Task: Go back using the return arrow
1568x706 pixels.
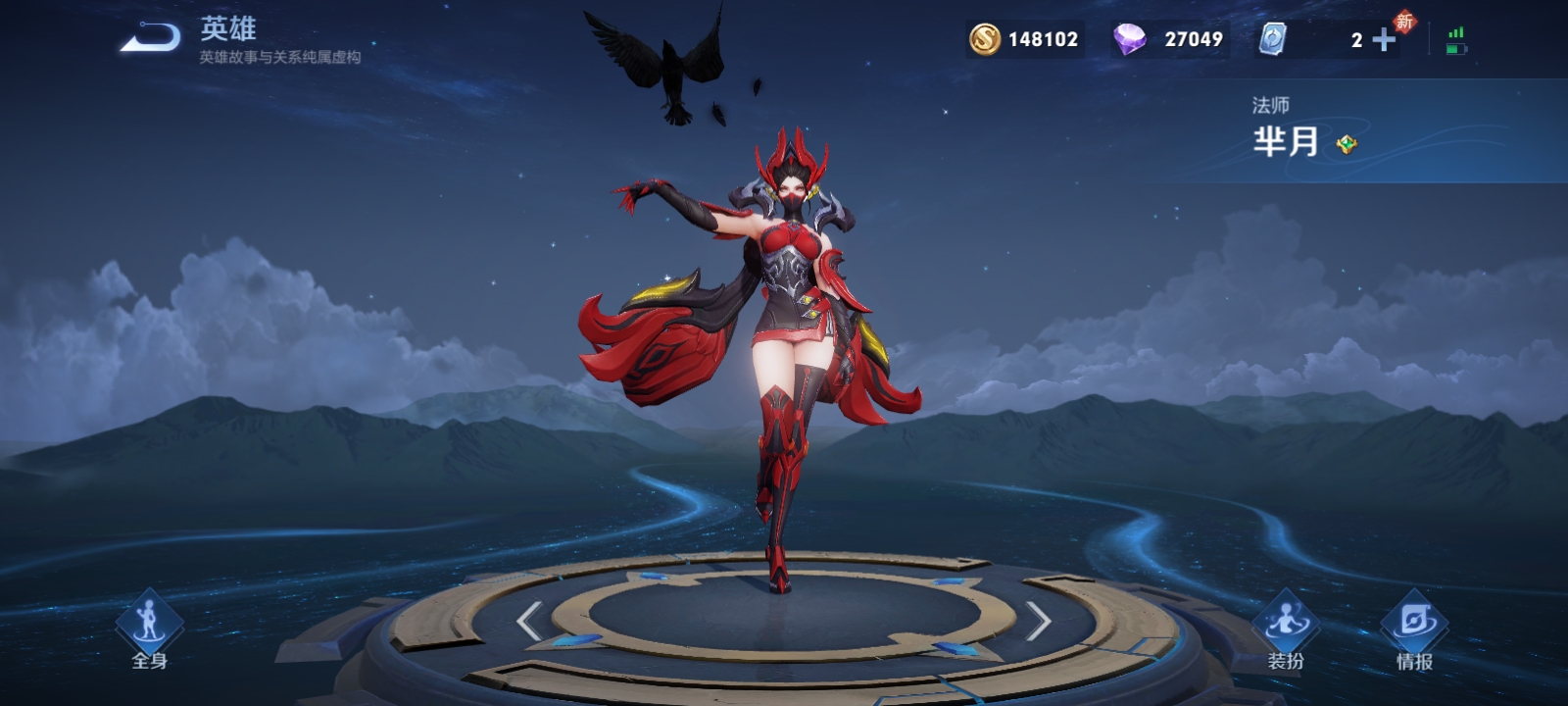Action: tap(151, 38)
